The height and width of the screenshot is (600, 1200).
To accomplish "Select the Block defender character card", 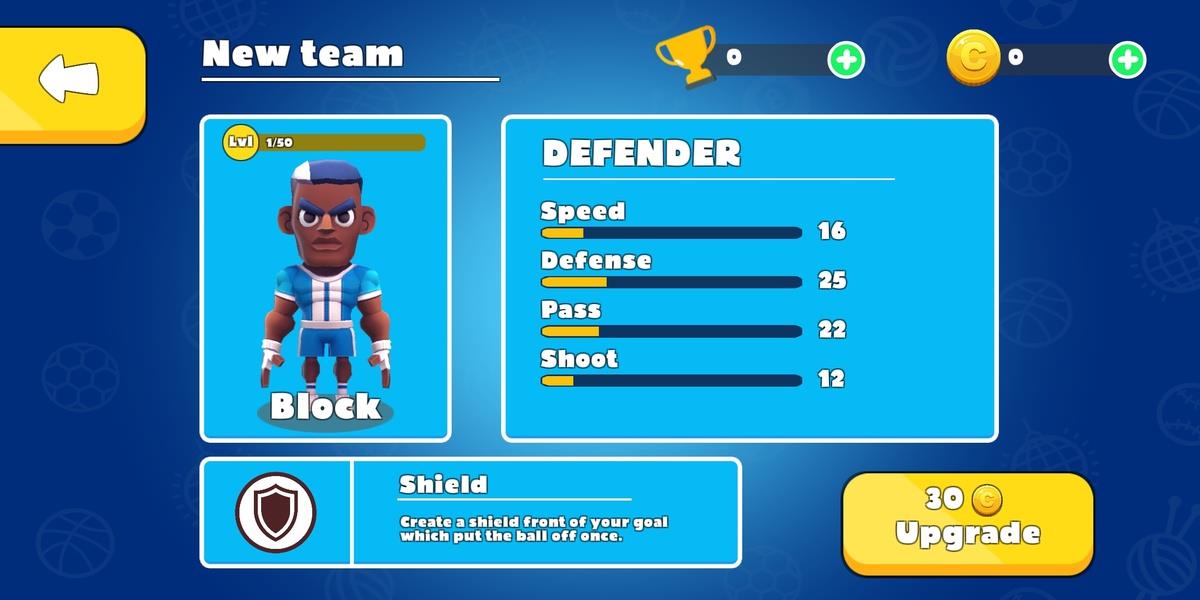I will (x=325, y=278).
